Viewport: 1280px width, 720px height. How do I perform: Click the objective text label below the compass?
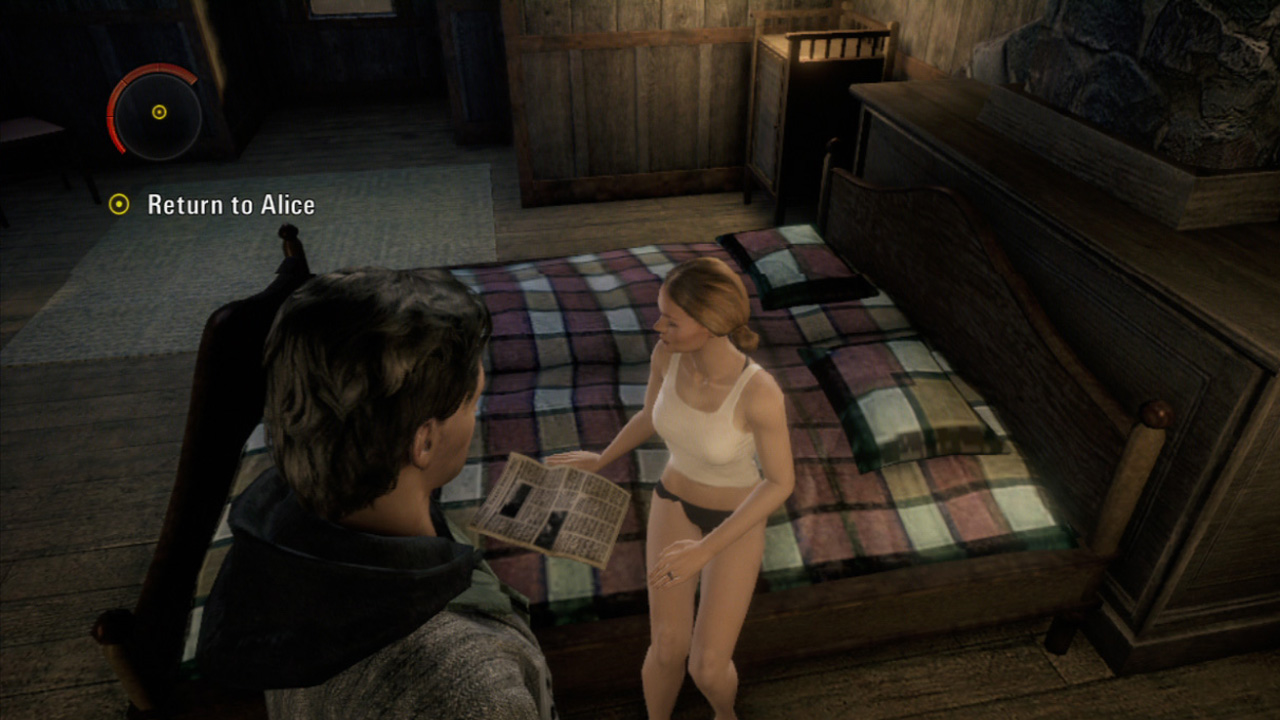click(230, 207)
